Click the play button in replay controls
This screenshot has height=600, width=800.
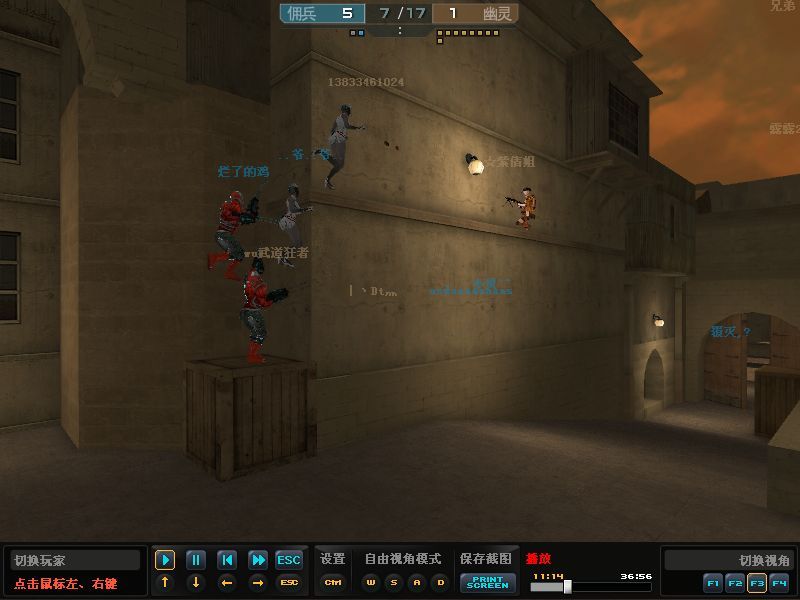click(166, 560)
